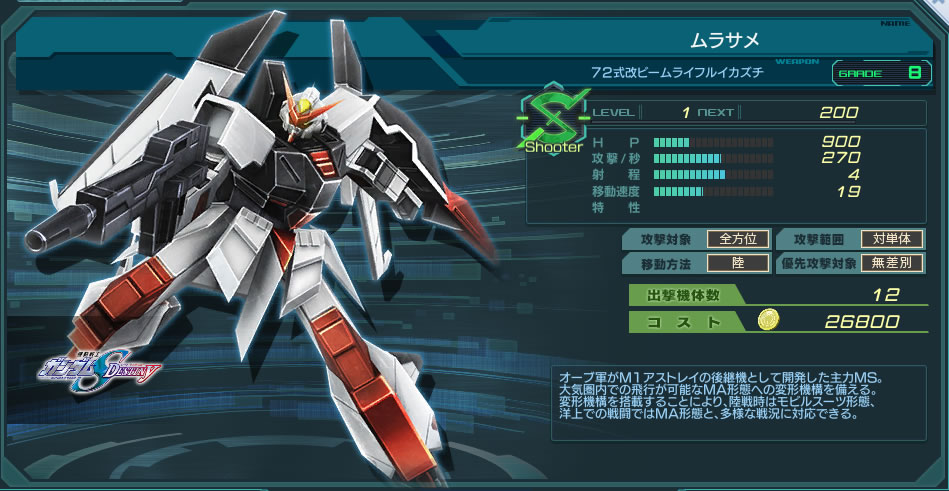Viewport: 949px width, 491px height.
Task: Click the gold coin cost icon
Action: coord(768,320)
